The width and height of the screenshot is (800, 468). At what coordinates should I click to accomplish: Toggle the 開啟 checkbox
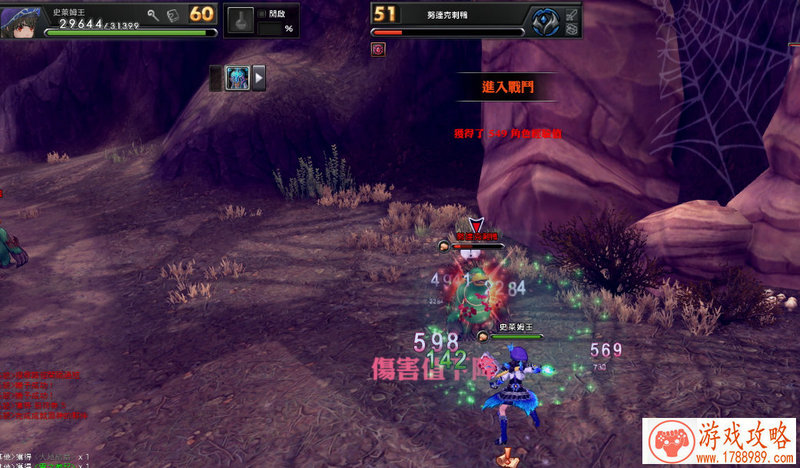[x=262, y=14]
